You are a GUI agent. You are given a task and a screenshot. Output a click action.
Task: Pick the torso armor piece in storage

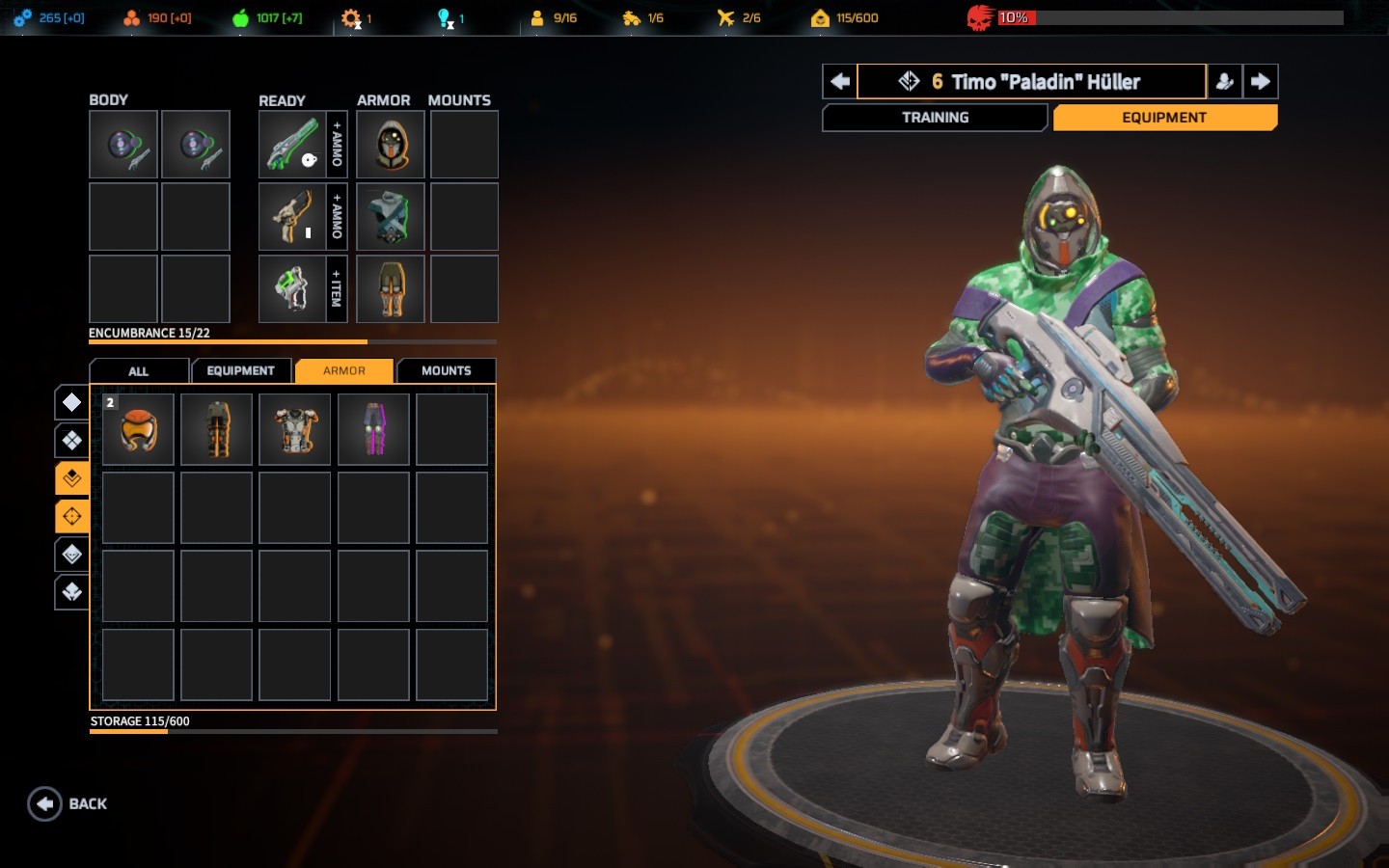click(x=295, y=429)
